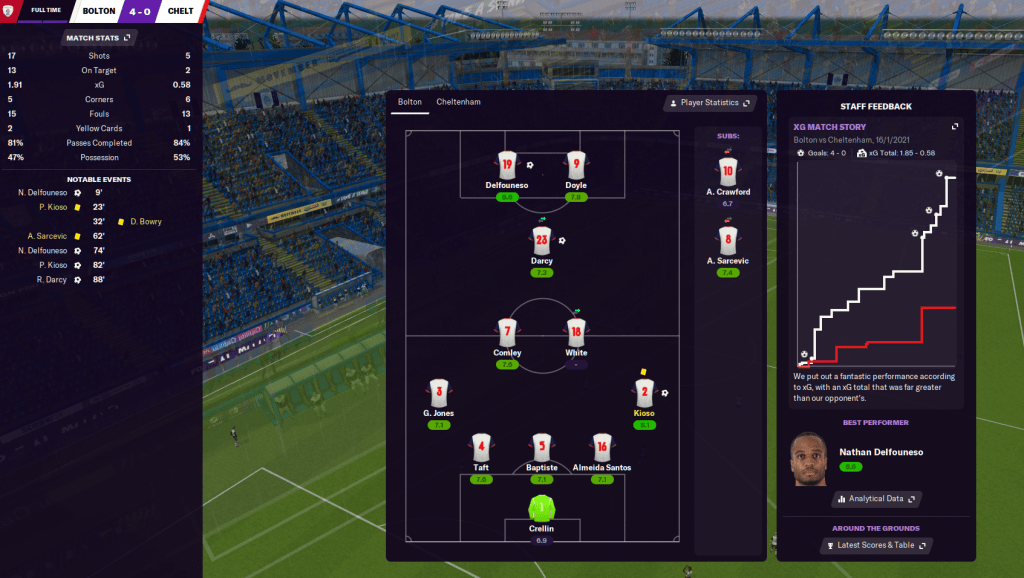Select G. Jones's number 3 shirt
Screen dimensions: 1024x578
tap(438, 393)
